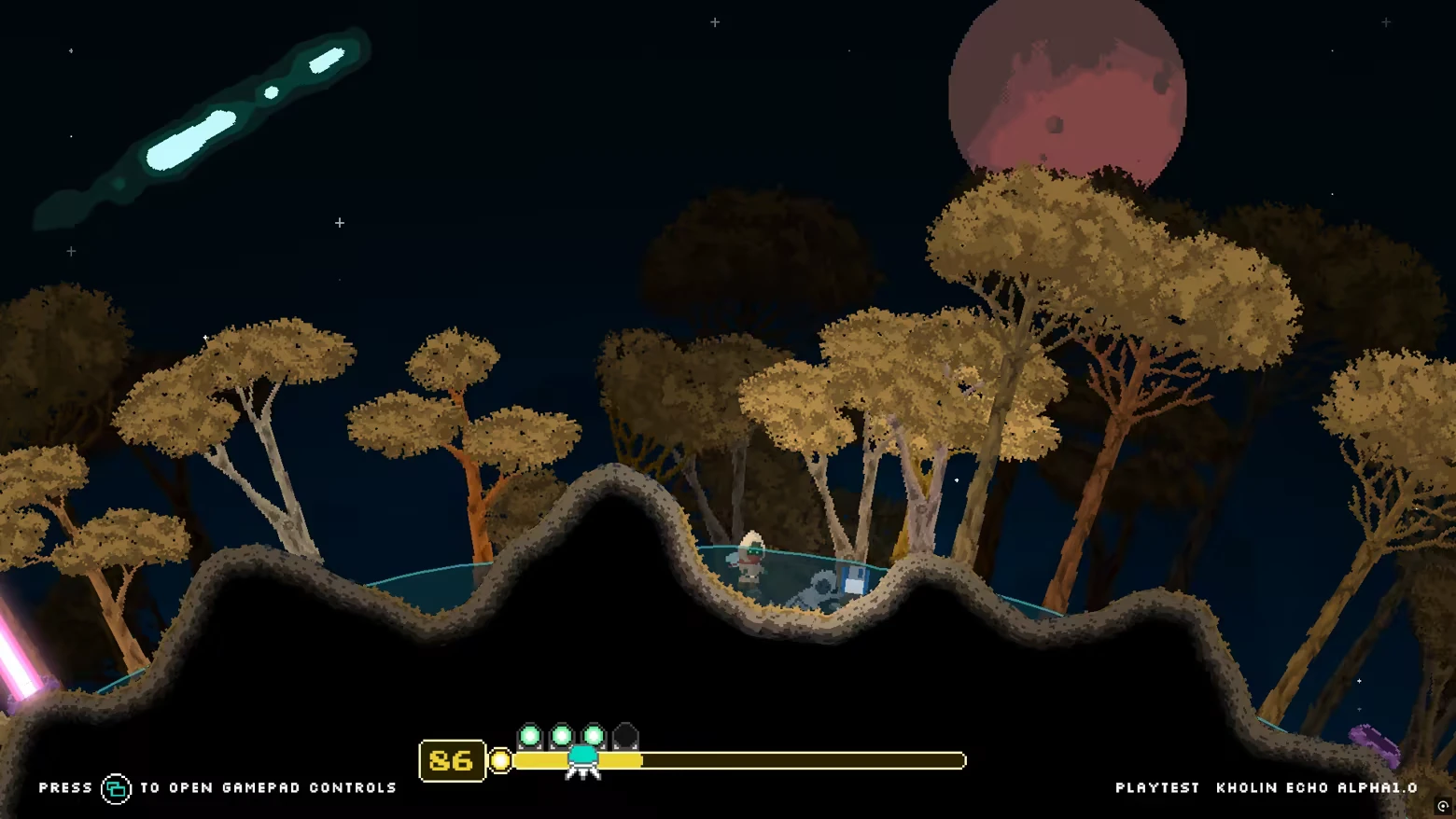
Task: Click the 86 score counter badge
Action: [x=451, y=761]
